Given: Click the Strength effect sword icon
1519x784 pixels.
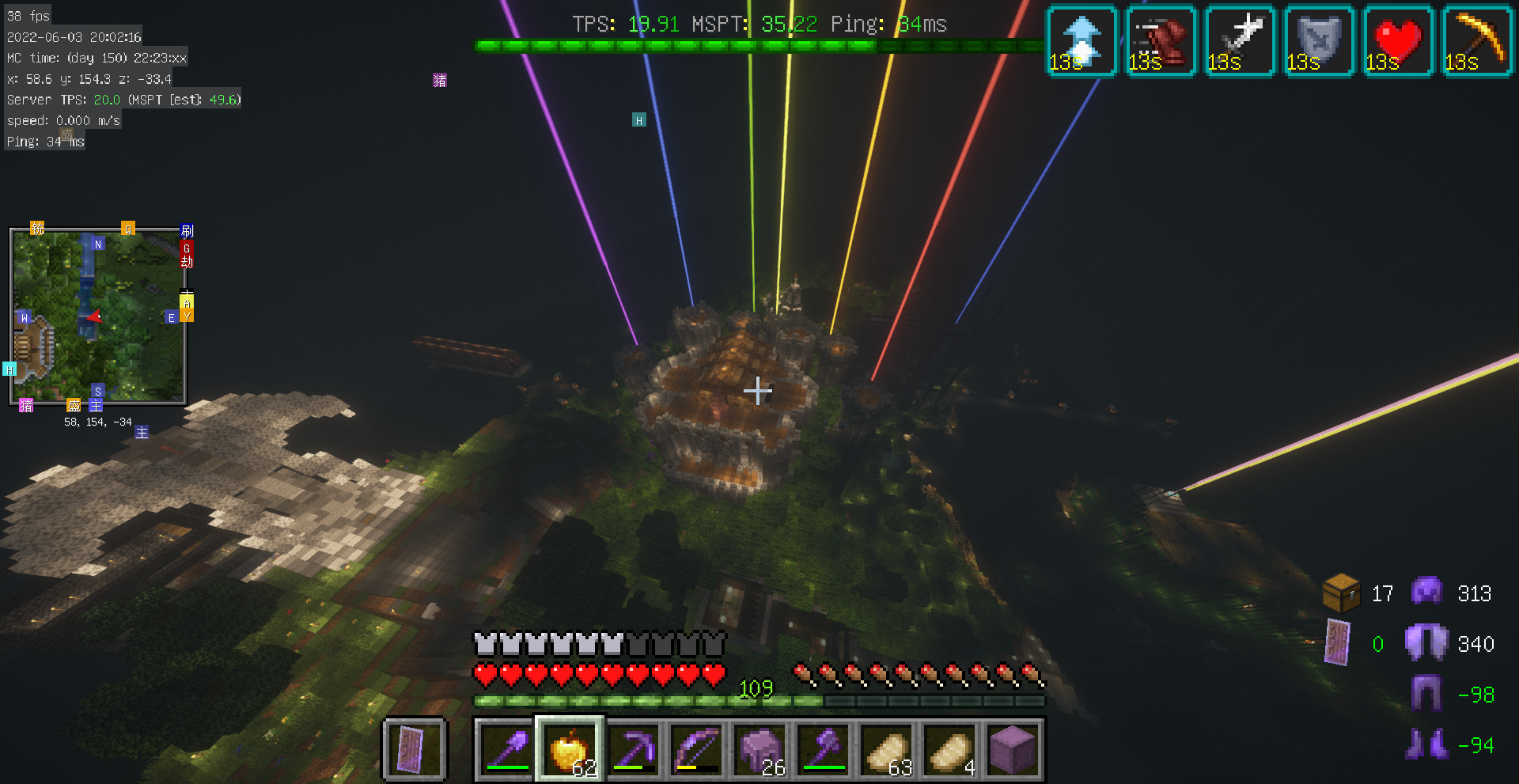Looking at the screenshot, I should [1240, 41].
